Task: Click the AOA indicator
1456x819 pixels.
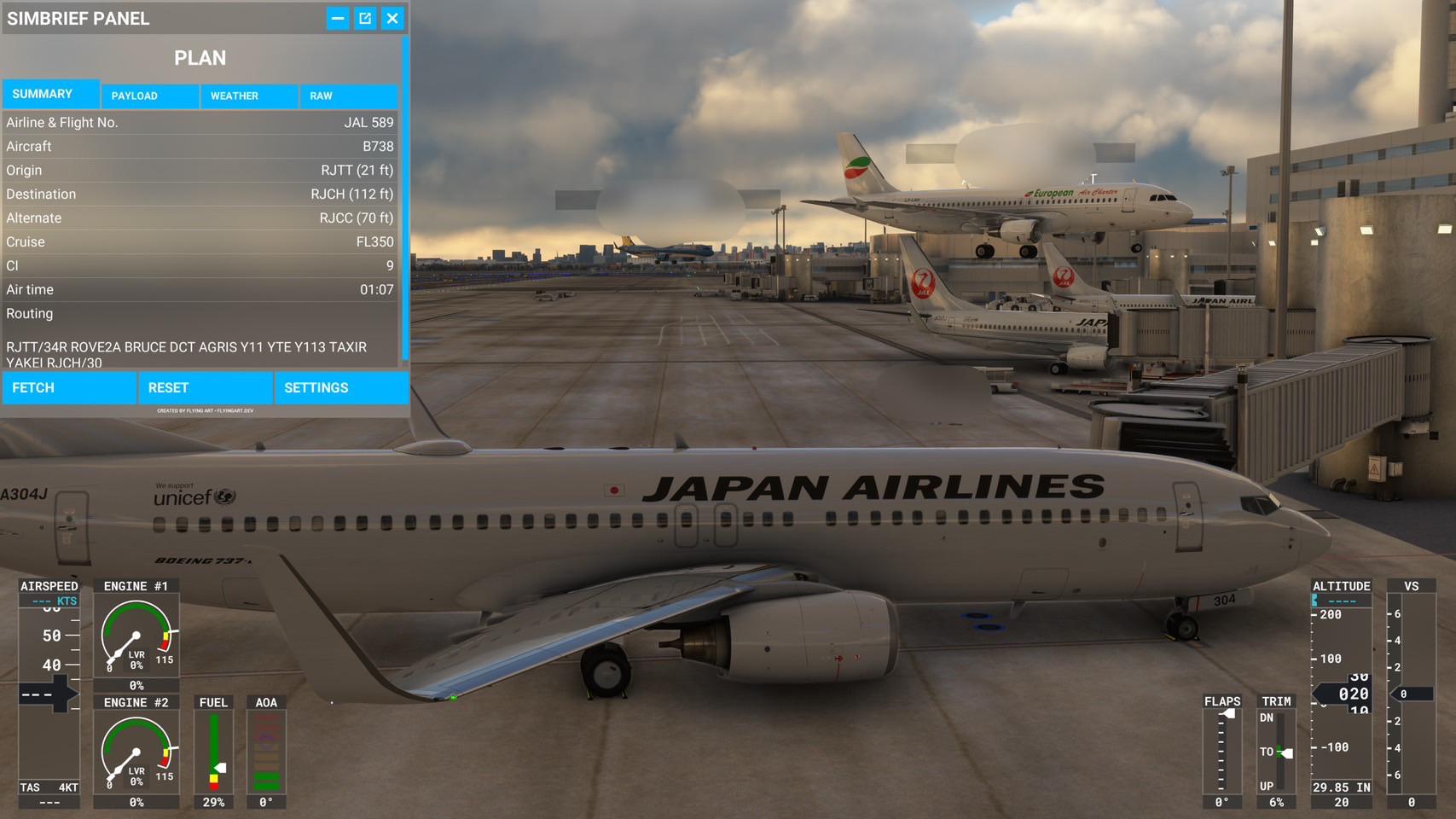Action: (266, 754)
